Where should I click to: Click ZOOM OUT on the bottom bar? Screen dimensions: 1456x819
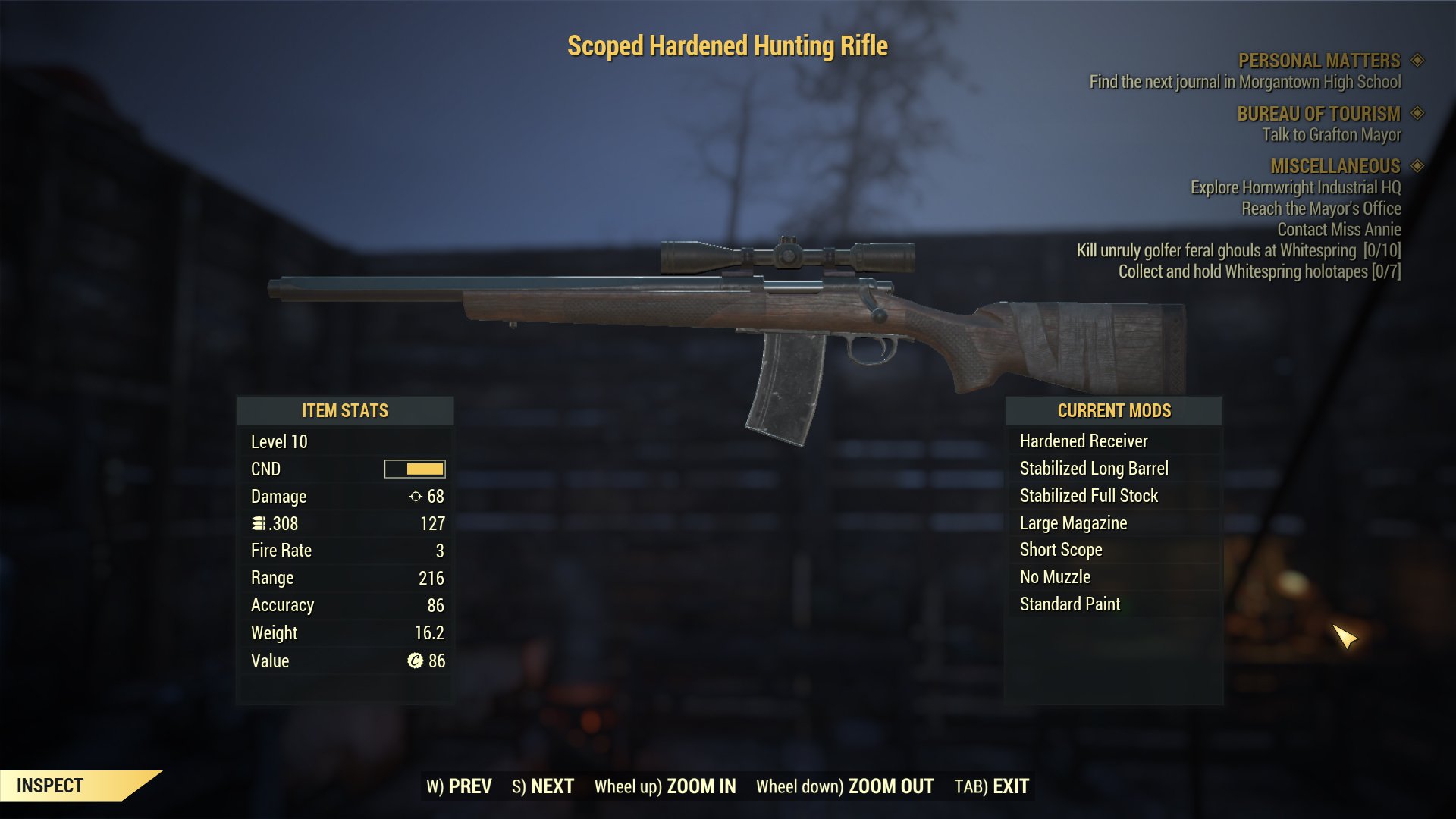(x=845, y=786)
